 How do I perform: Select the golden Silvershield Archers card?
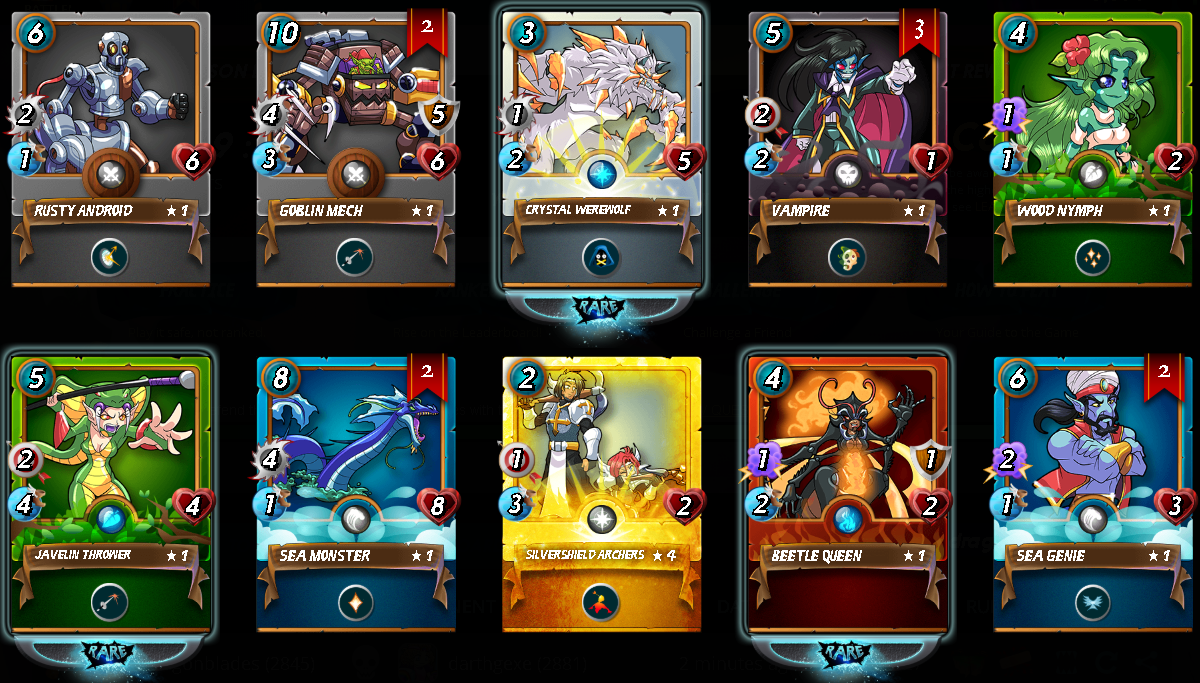601,493
